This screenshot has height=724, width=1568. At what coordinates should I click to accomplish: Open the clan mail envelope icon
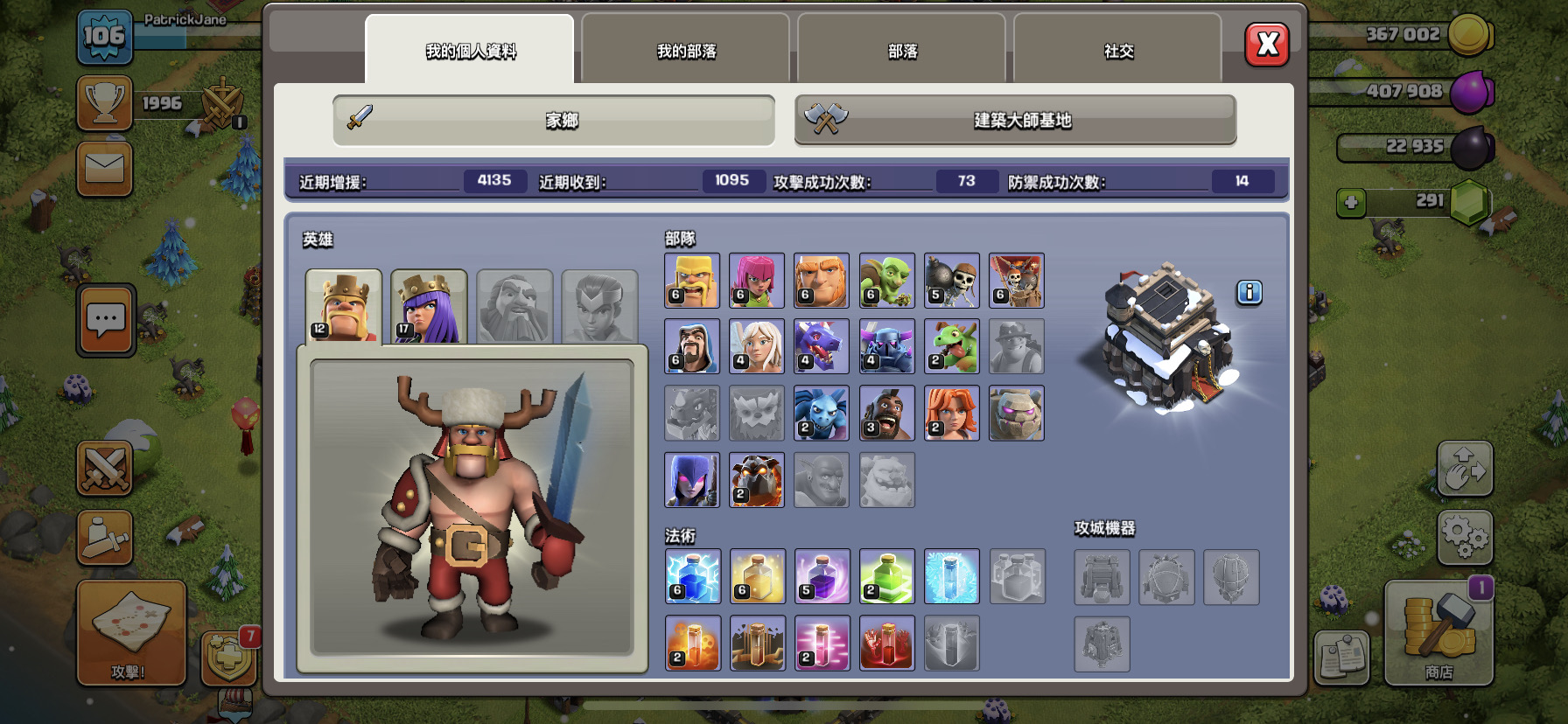point(105,169)
